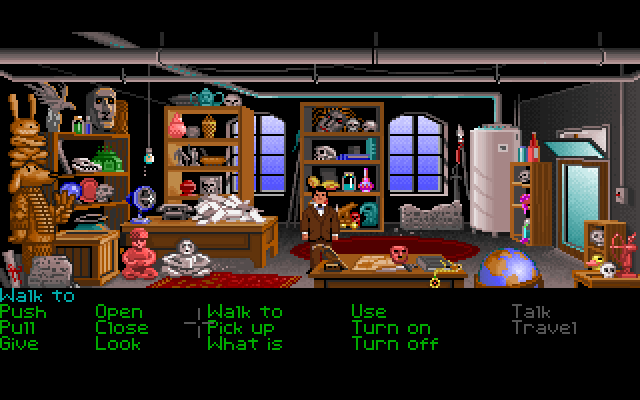The height and width of the screenshot is (400, 640).
Task: Choose the Pull verb
Action: 19,328
